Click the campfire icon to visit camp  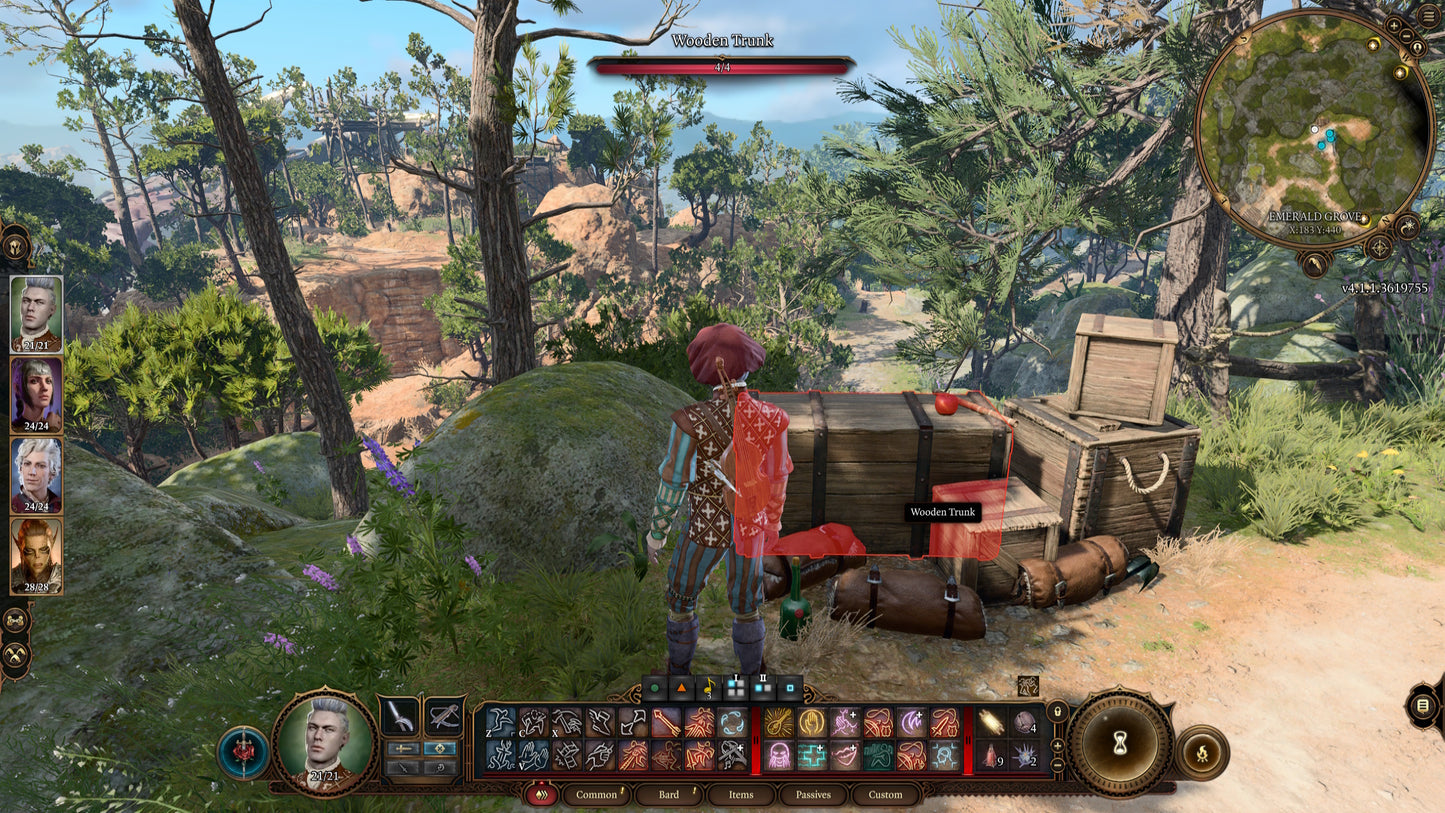(1202, 753)
